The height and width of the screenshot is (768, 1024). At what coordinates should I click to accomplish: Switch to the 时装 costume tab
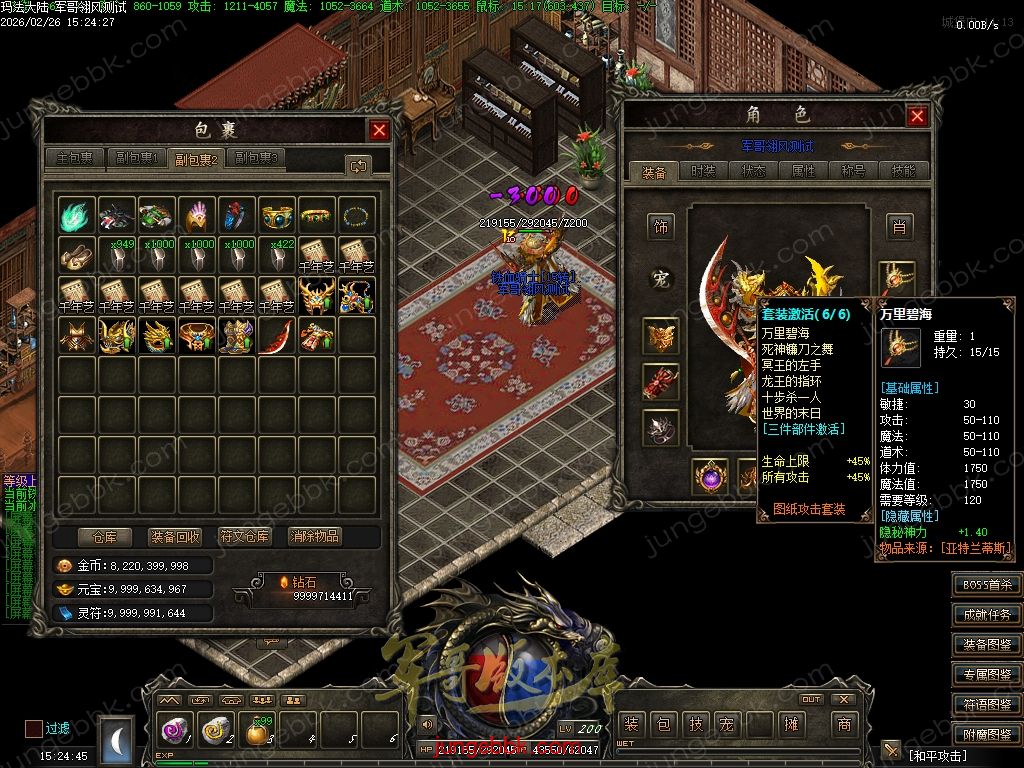pyautogui.click(x=704, y=171)
